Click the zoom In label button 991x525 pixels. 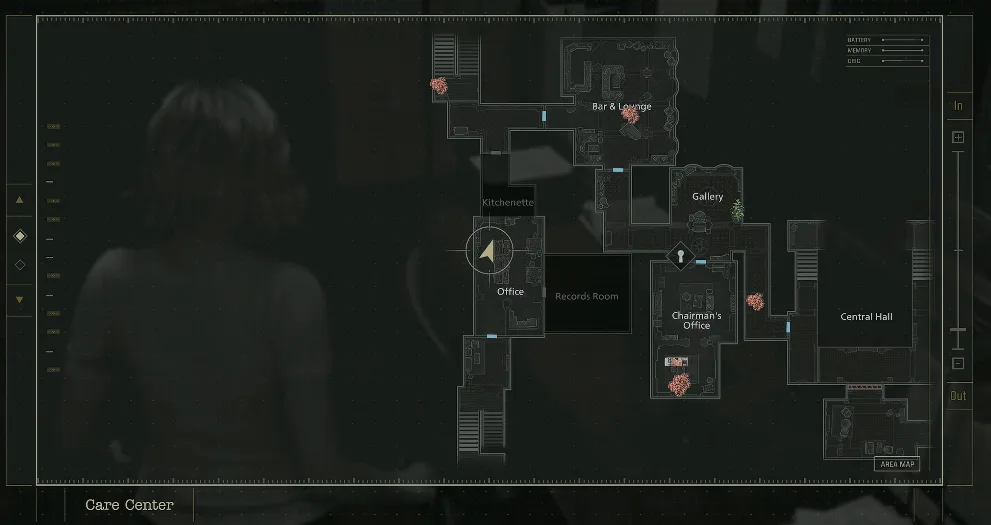tap(958, 106)
